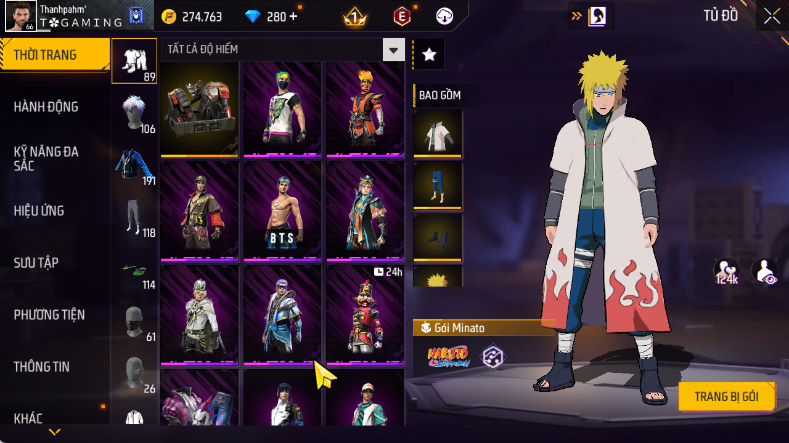Viewport: 789px width, 443px height.
Task: Open the Phương Tiện category
Action: pyautogui.click(x=49, y=315)
